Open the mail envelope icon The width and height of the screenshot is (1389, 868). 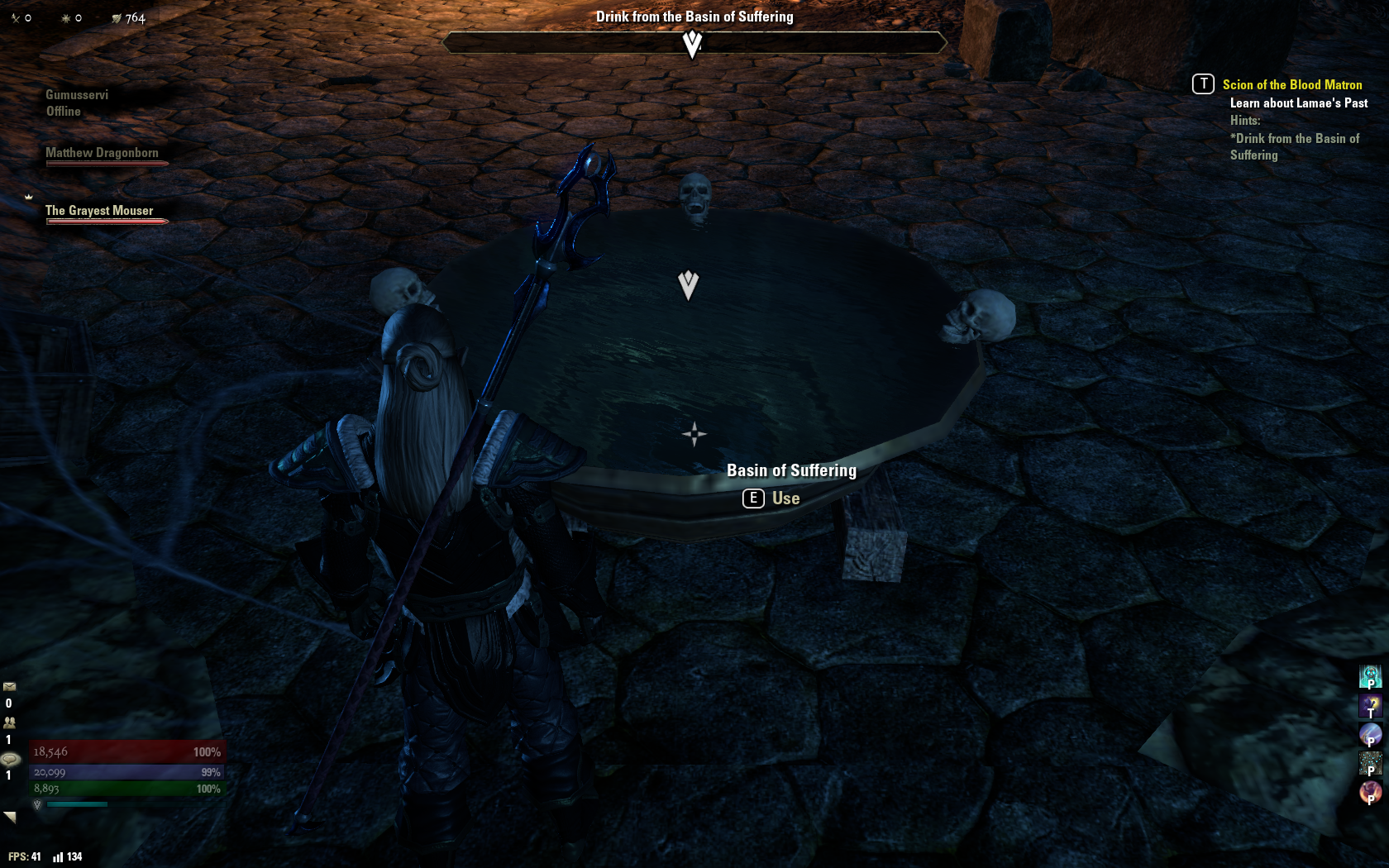coord(10,686)
